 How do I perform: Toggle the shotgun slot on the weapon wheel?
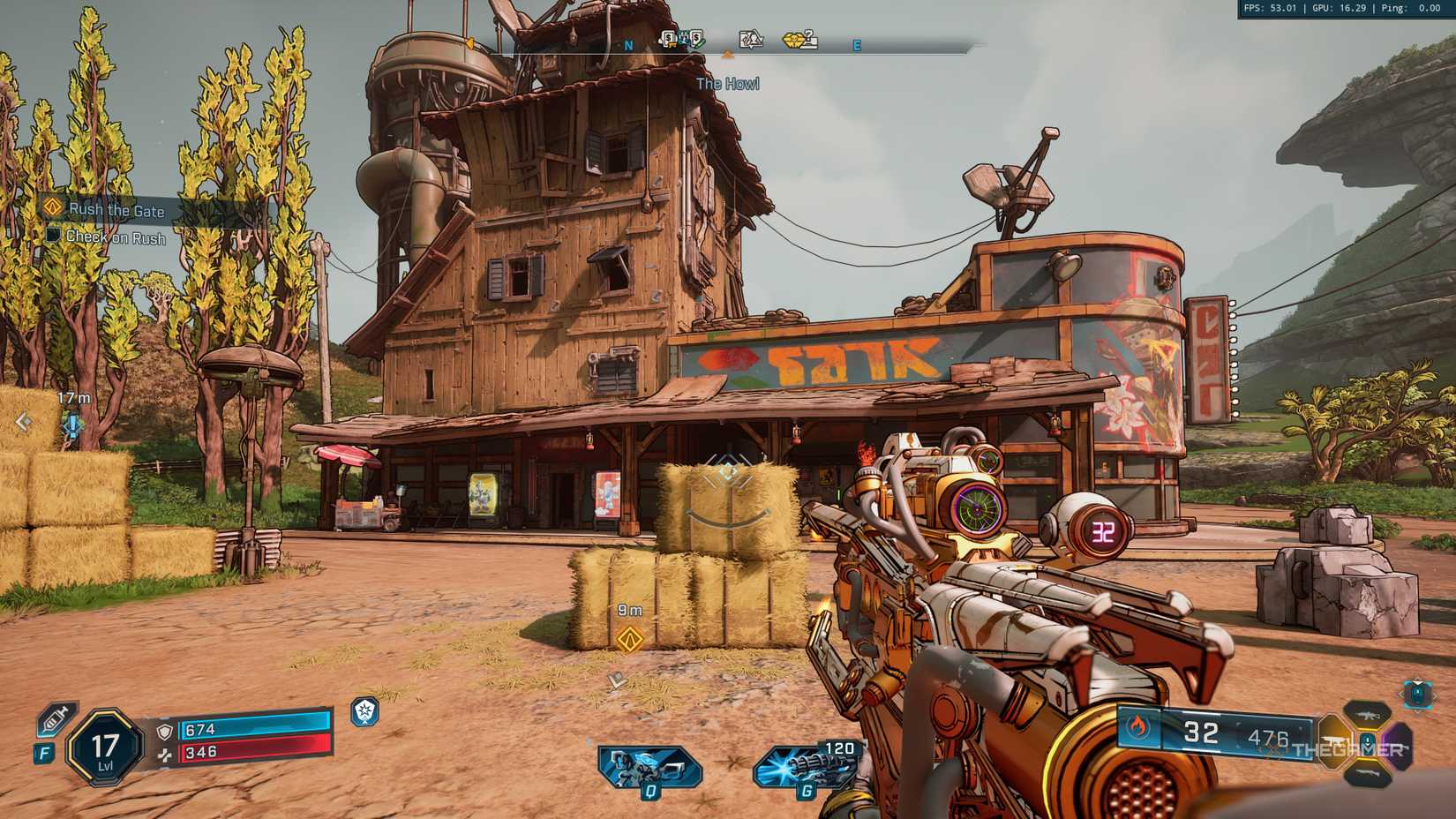pyautogui.click(x=1370, y=775)
